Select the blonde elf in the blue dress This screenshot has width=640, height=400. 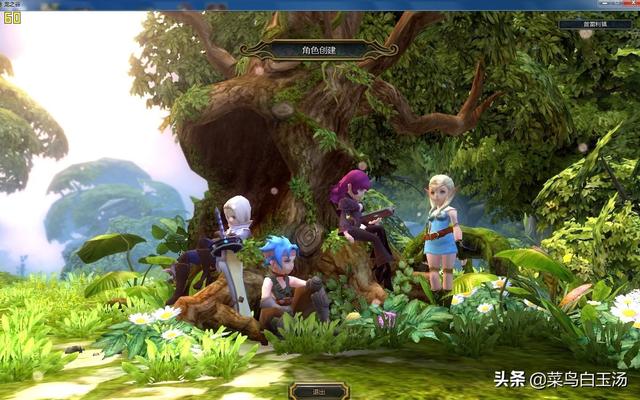[x=440, y=224]
